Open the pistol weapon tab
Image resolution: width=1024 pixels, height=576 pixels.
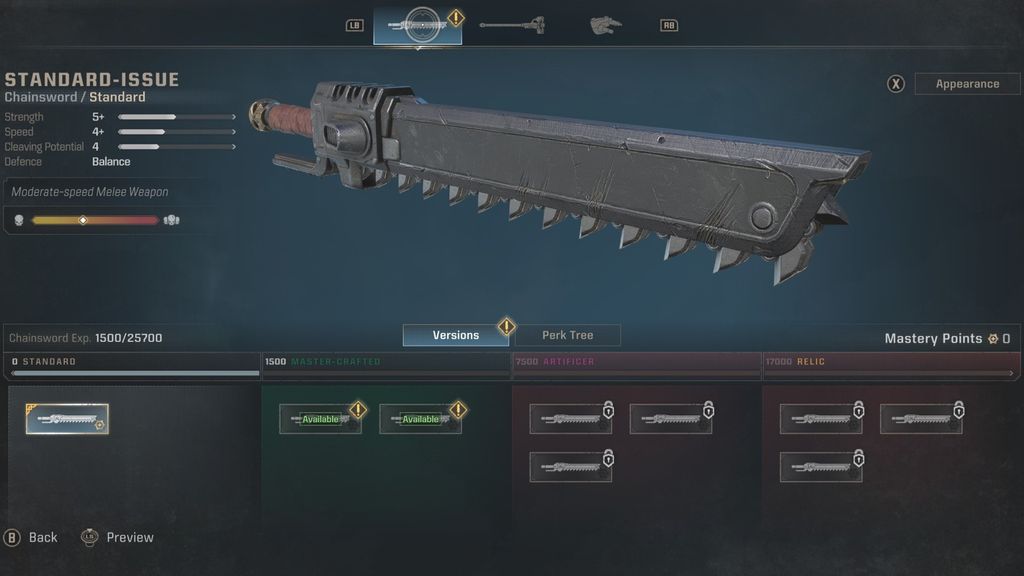tap(605, 24)
